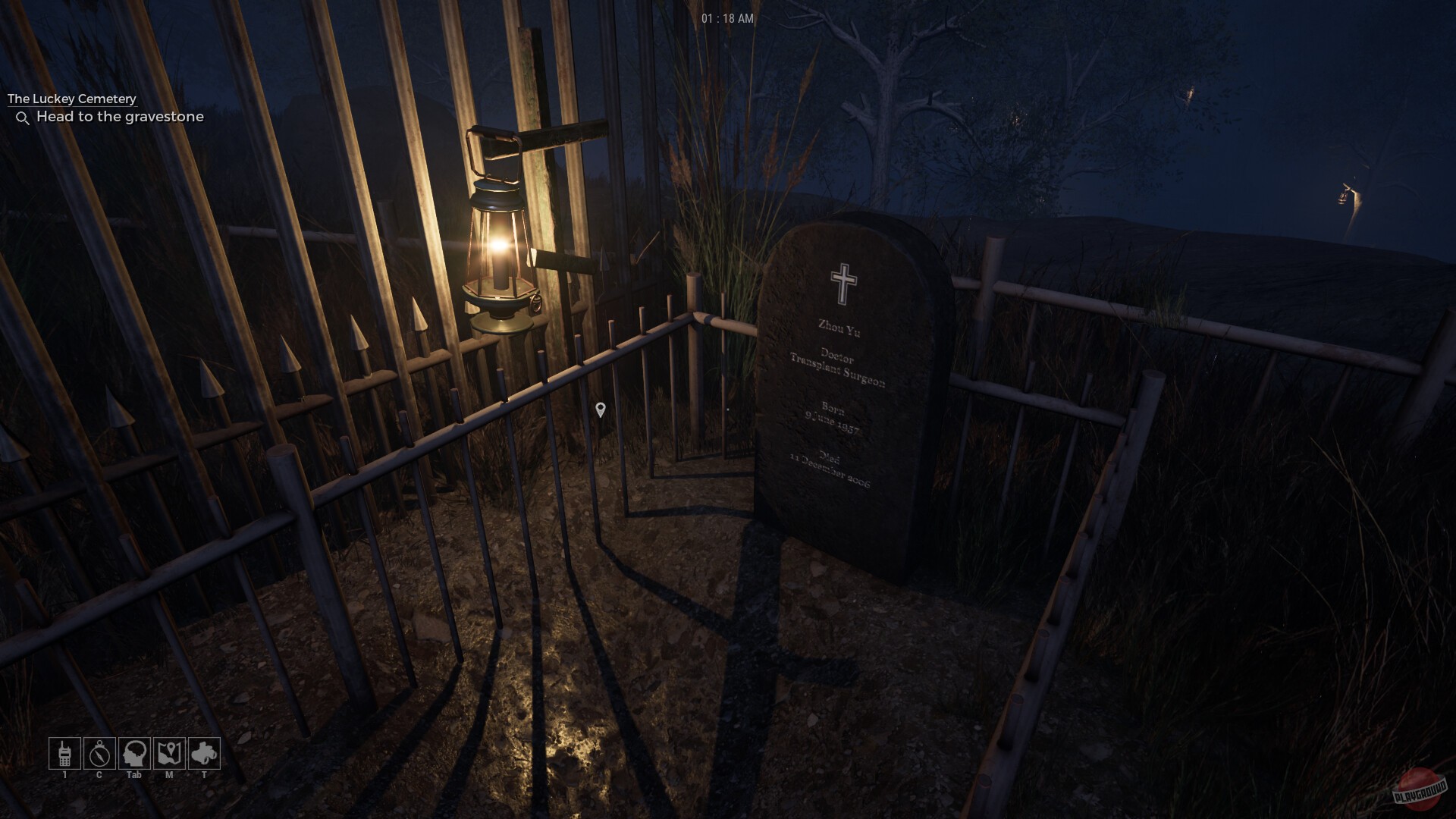Click the '1' keybind label under the radio

click(x=64, y=775)
